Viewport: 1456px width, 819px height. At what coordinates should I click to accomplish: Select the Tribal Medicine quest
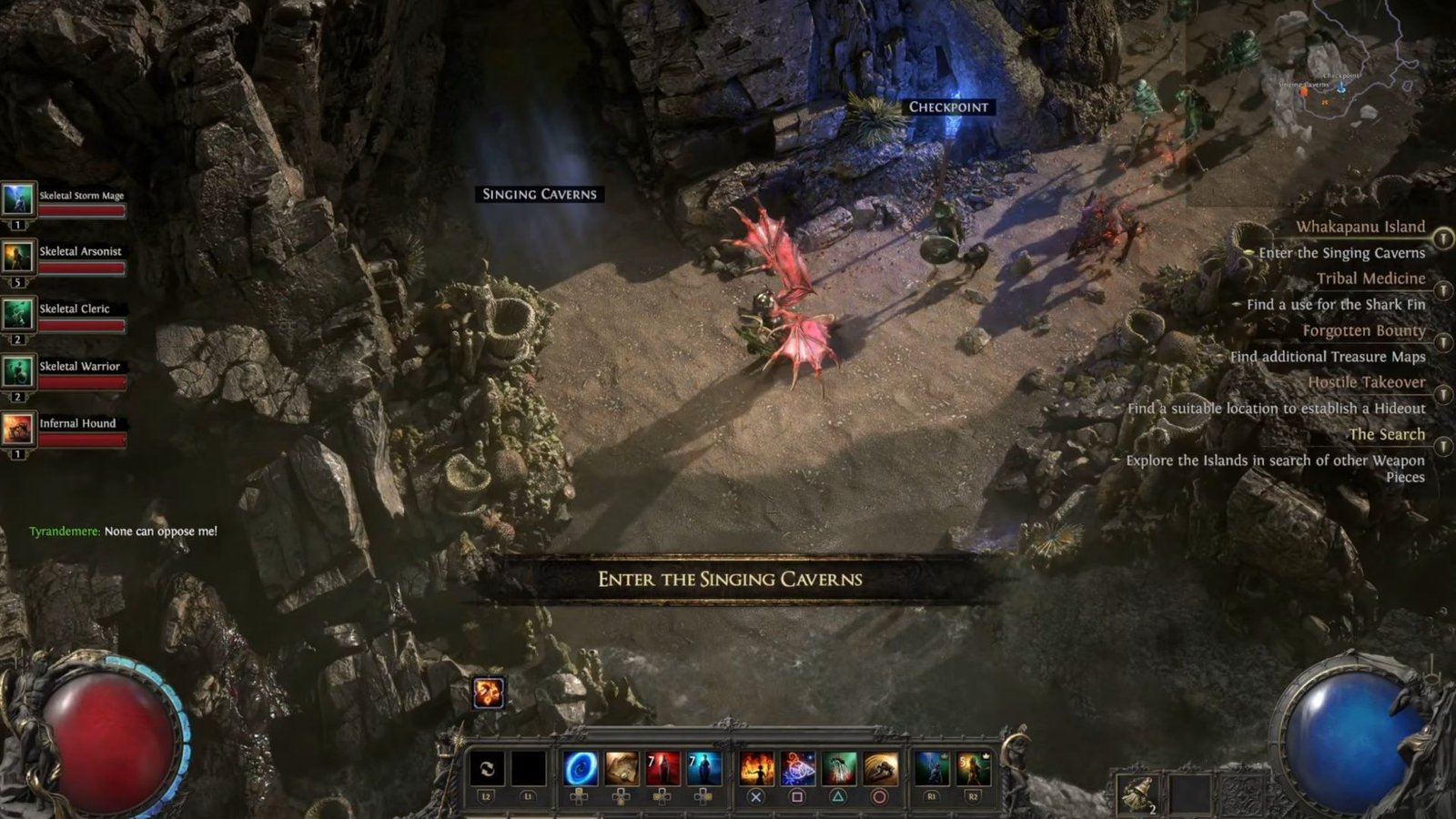tap(1370, 278)
